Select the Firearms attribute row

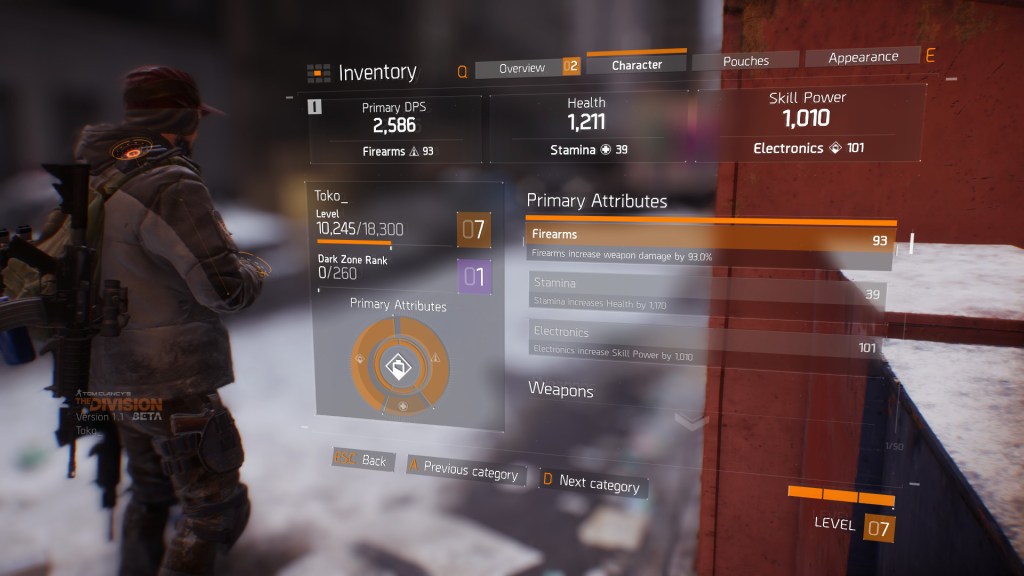pos(709,241)
